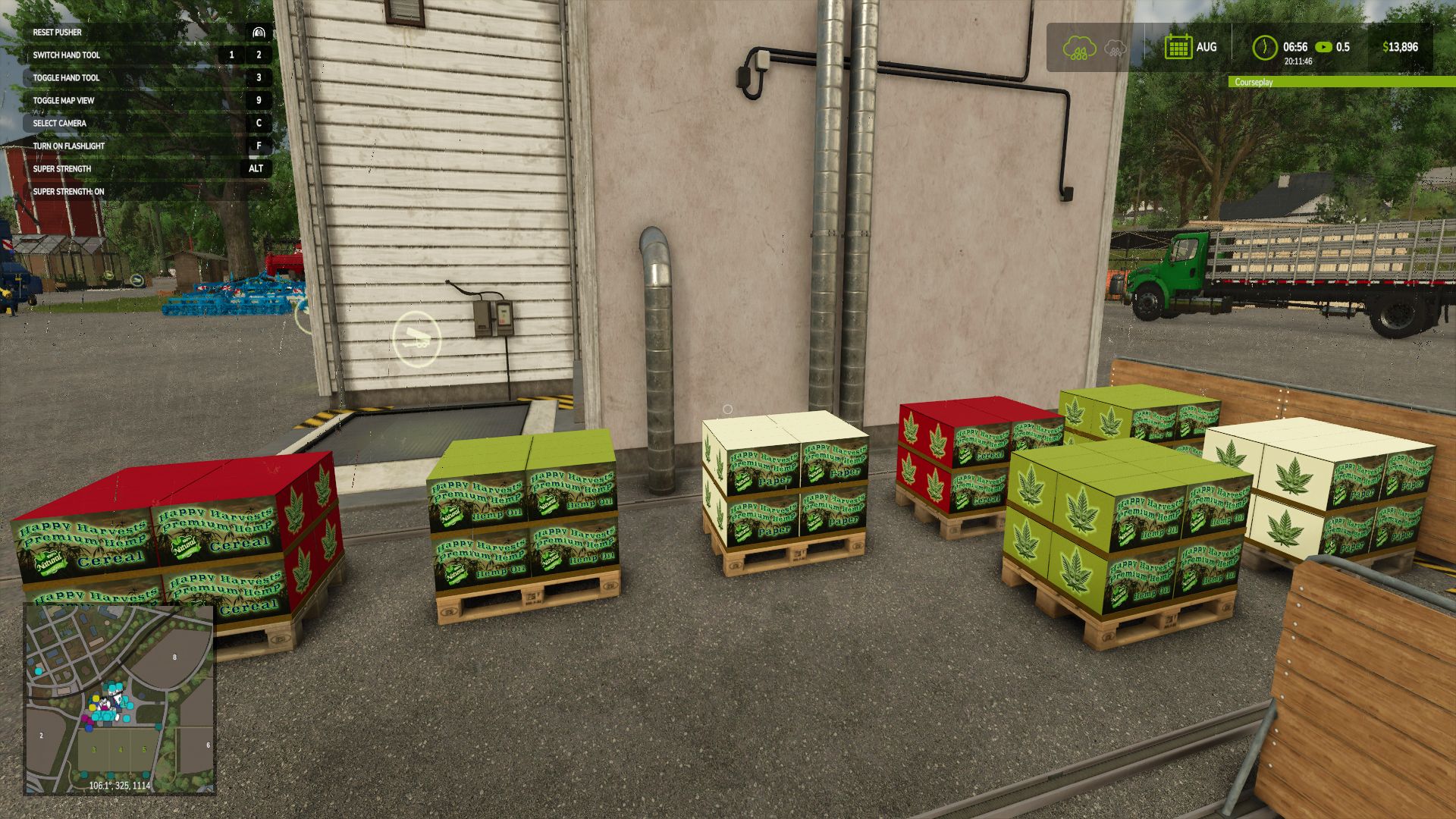Click the clock icon by the time
This screenshot has height=819, width=1456.
point(1264,47)
